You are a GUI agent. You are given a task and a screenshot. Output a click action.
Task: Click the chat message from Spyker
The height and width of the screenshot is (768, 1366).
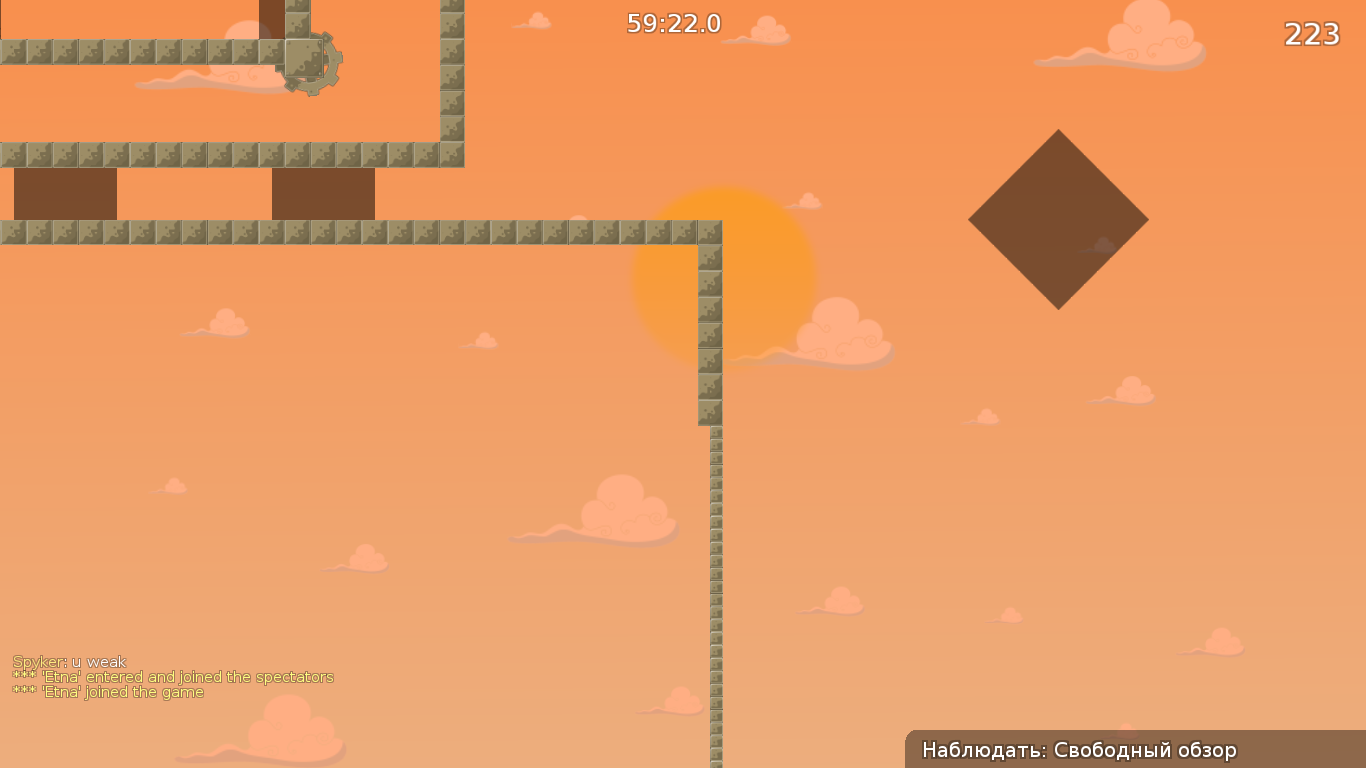(70, 661)
